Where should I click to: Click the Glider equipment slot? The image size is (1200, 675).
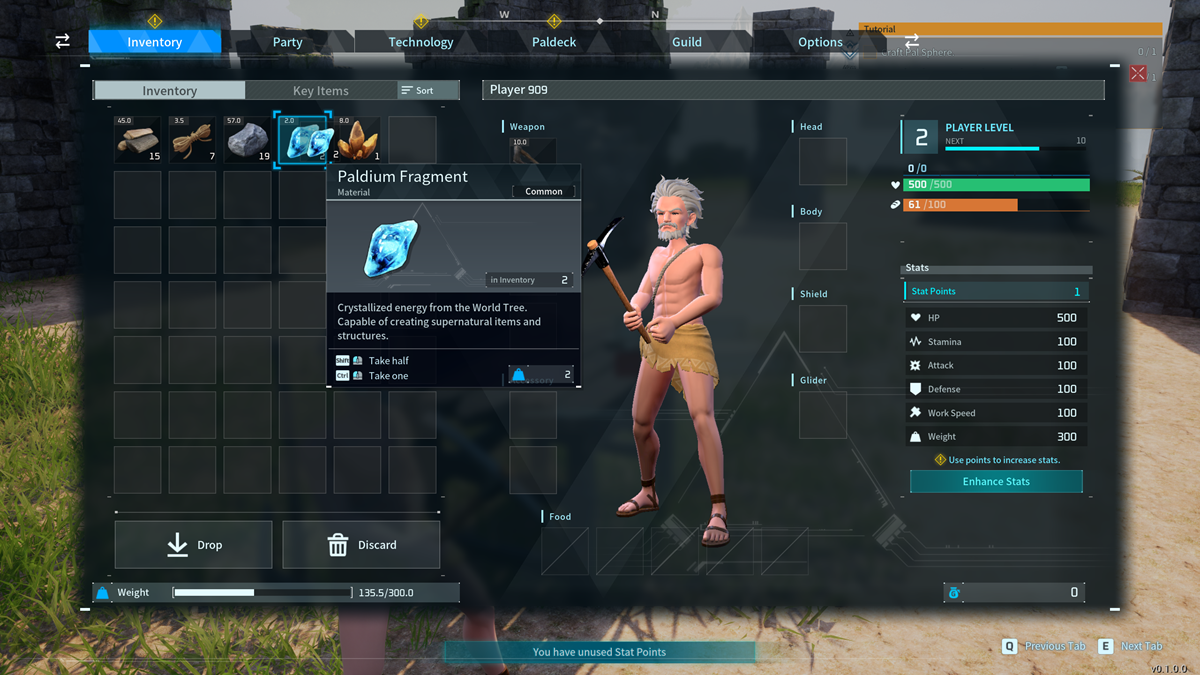tap(823, 415)
